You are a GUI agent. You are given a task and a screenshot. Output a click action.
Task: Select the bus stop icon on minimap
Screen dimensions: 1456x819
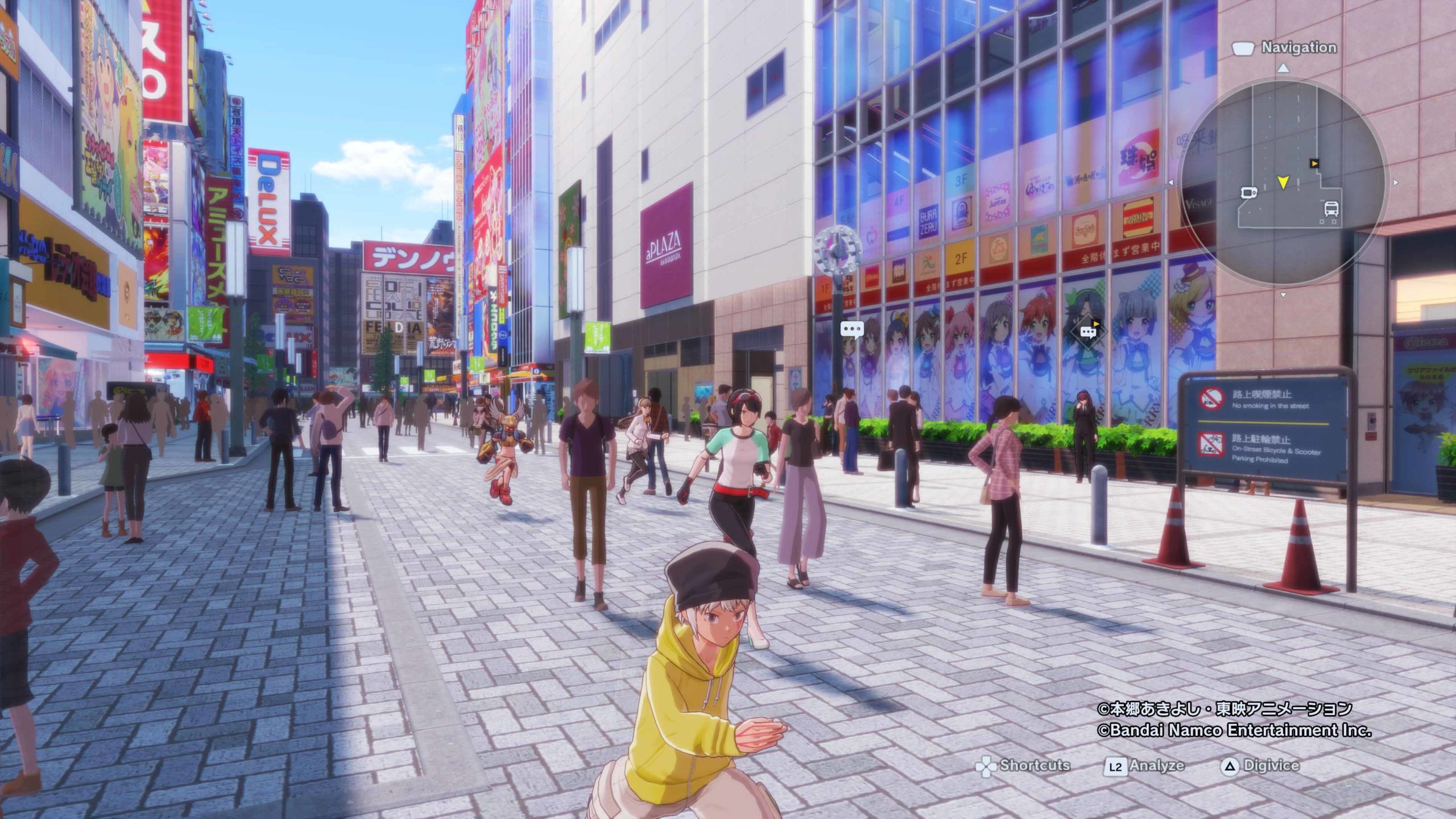(1331, 209)
